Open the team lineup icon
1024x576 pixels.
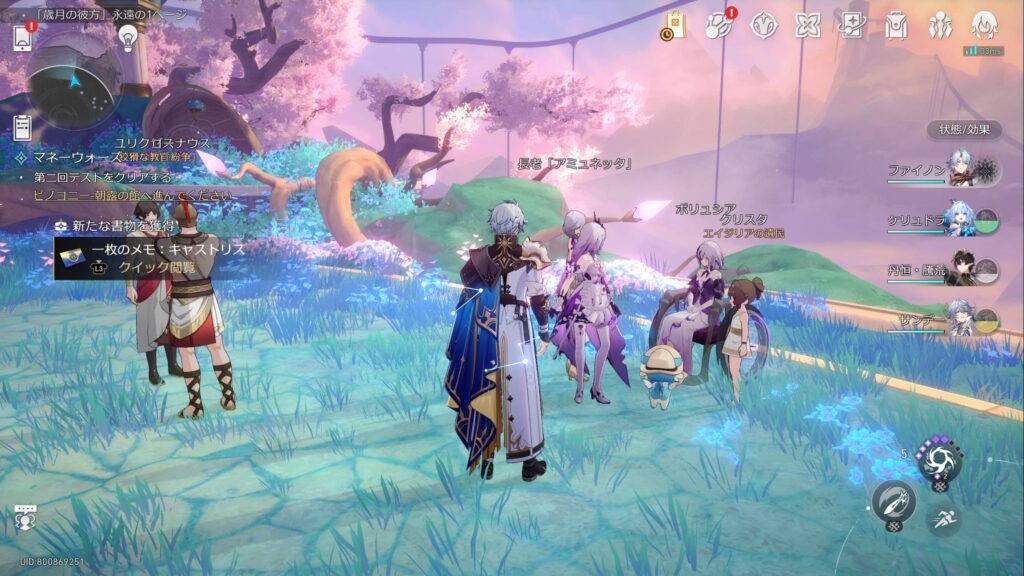pyautogui.click(x=940, y=26)
